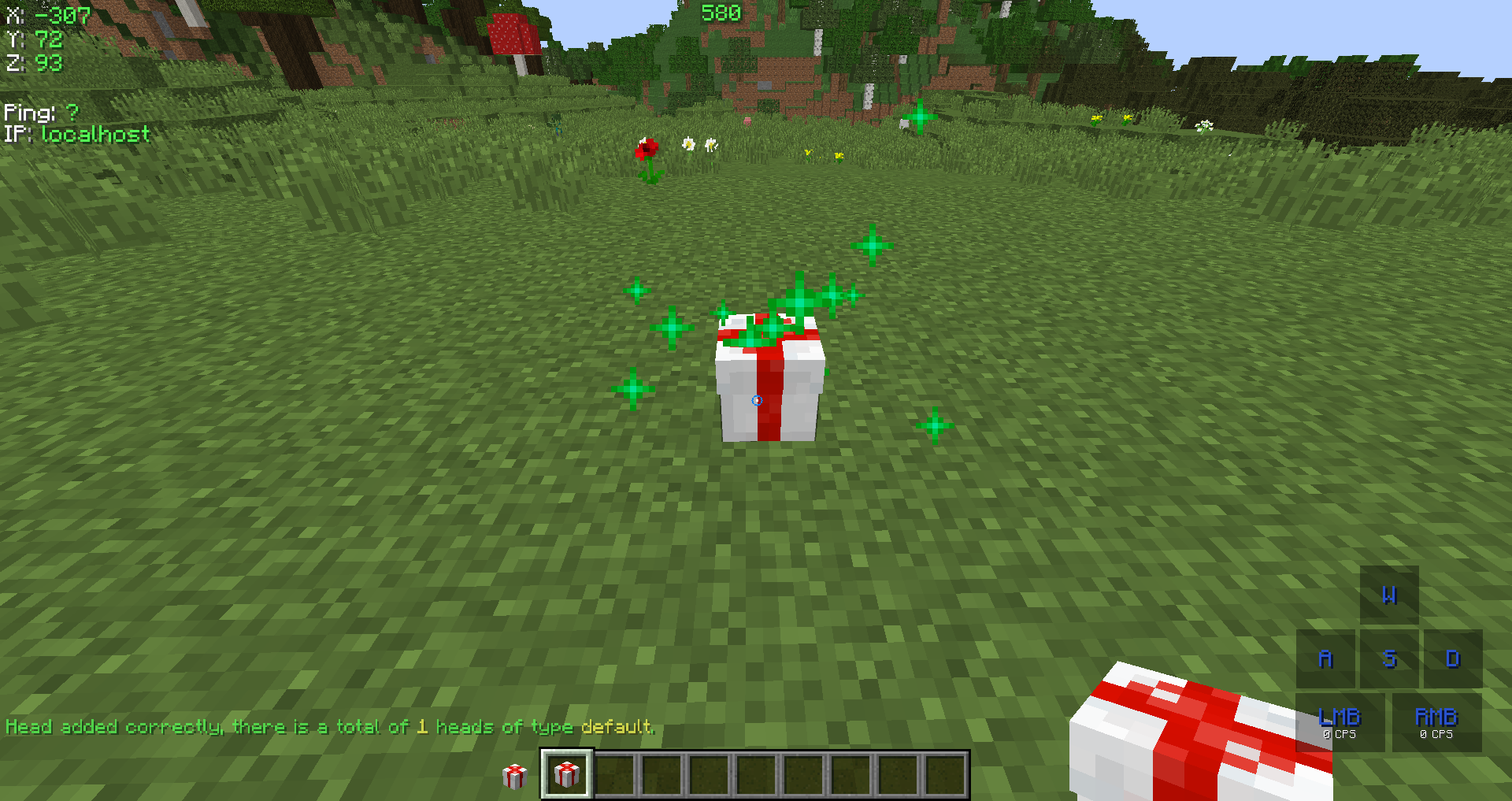Select the present item in the hotbar

click(x=566, y=773)
